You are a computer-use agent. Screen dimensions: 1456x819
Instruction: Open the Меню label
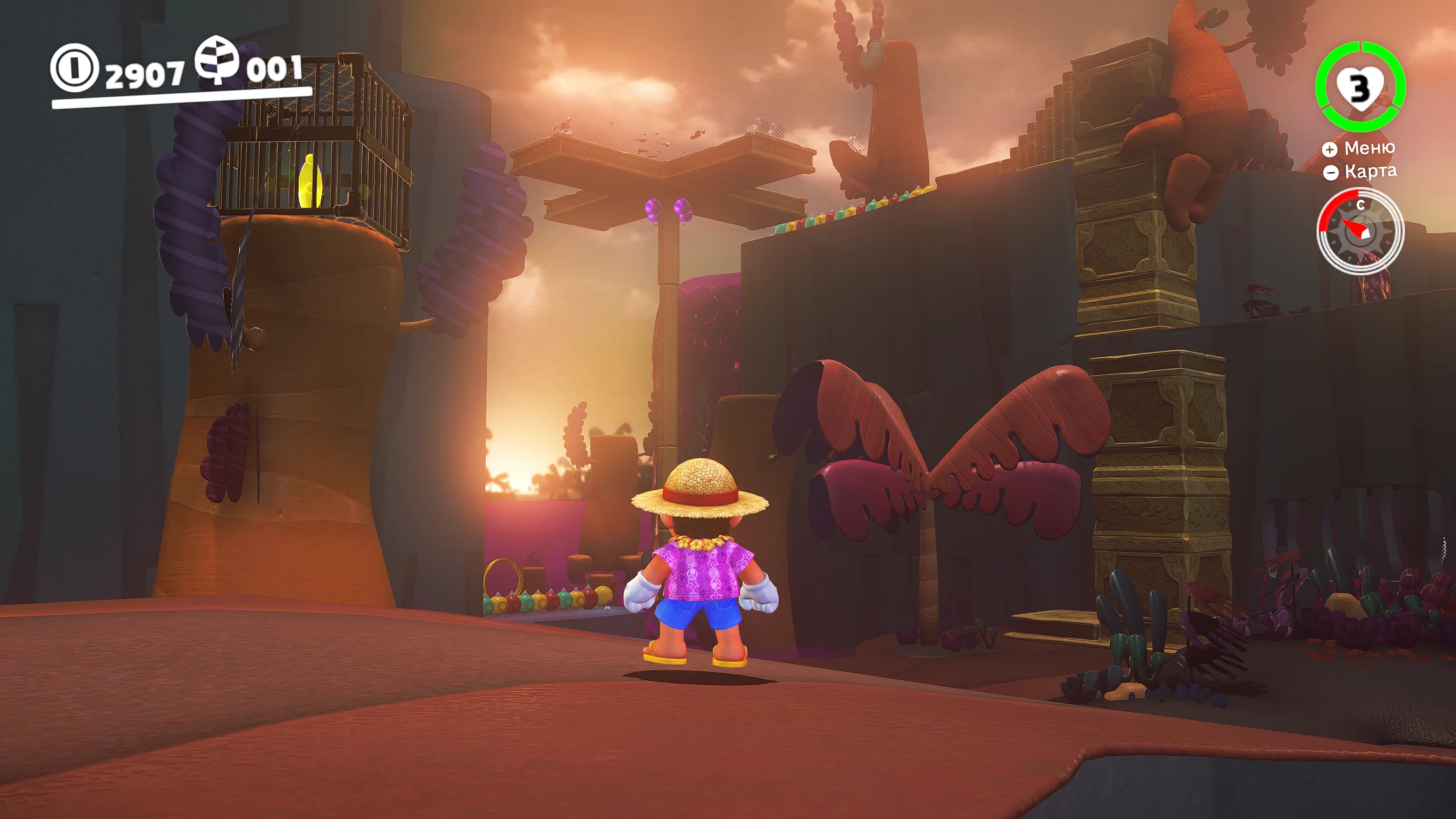click(1368, 148)
